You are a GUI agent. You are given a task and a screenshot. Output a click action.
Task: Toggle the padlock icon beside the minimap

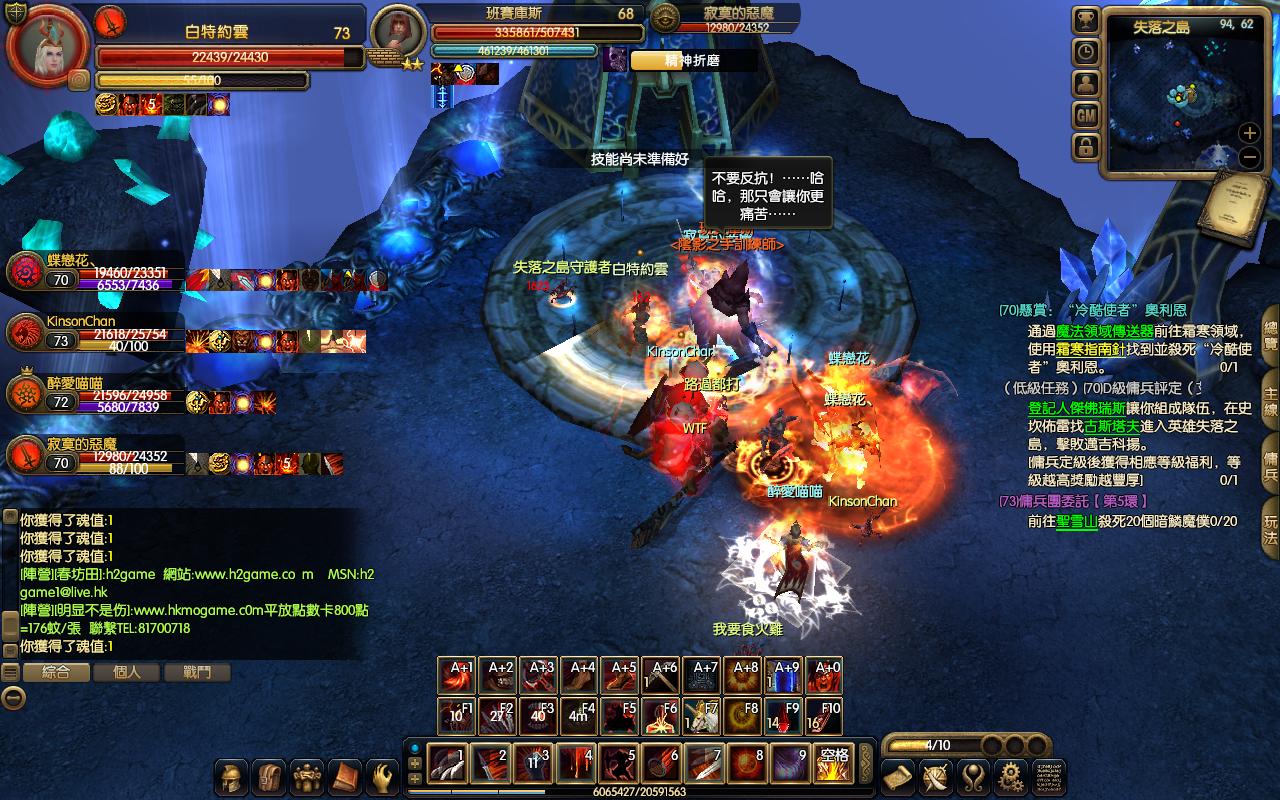coord(1086,148)
